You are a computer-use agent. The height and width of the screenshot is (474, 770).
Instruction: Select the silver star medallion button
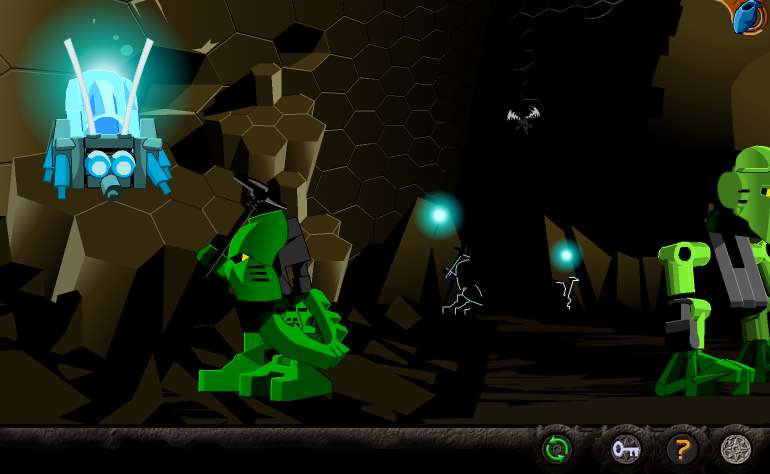tap(736, 449)
